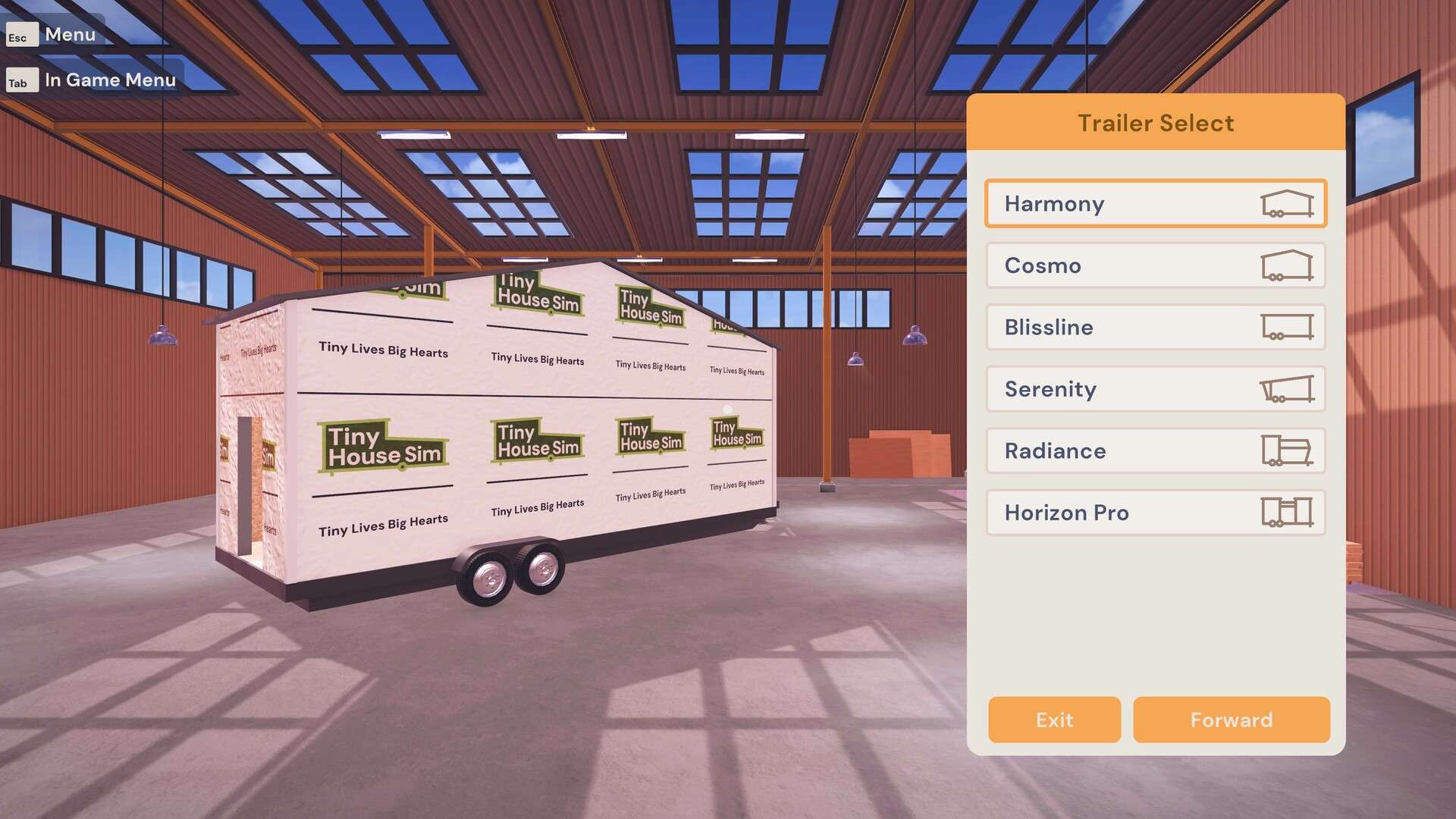Select the Harmony trailer shape icon
Image resolution: width=1456 pixels, height=819 pixels.
coord(1288,203)
